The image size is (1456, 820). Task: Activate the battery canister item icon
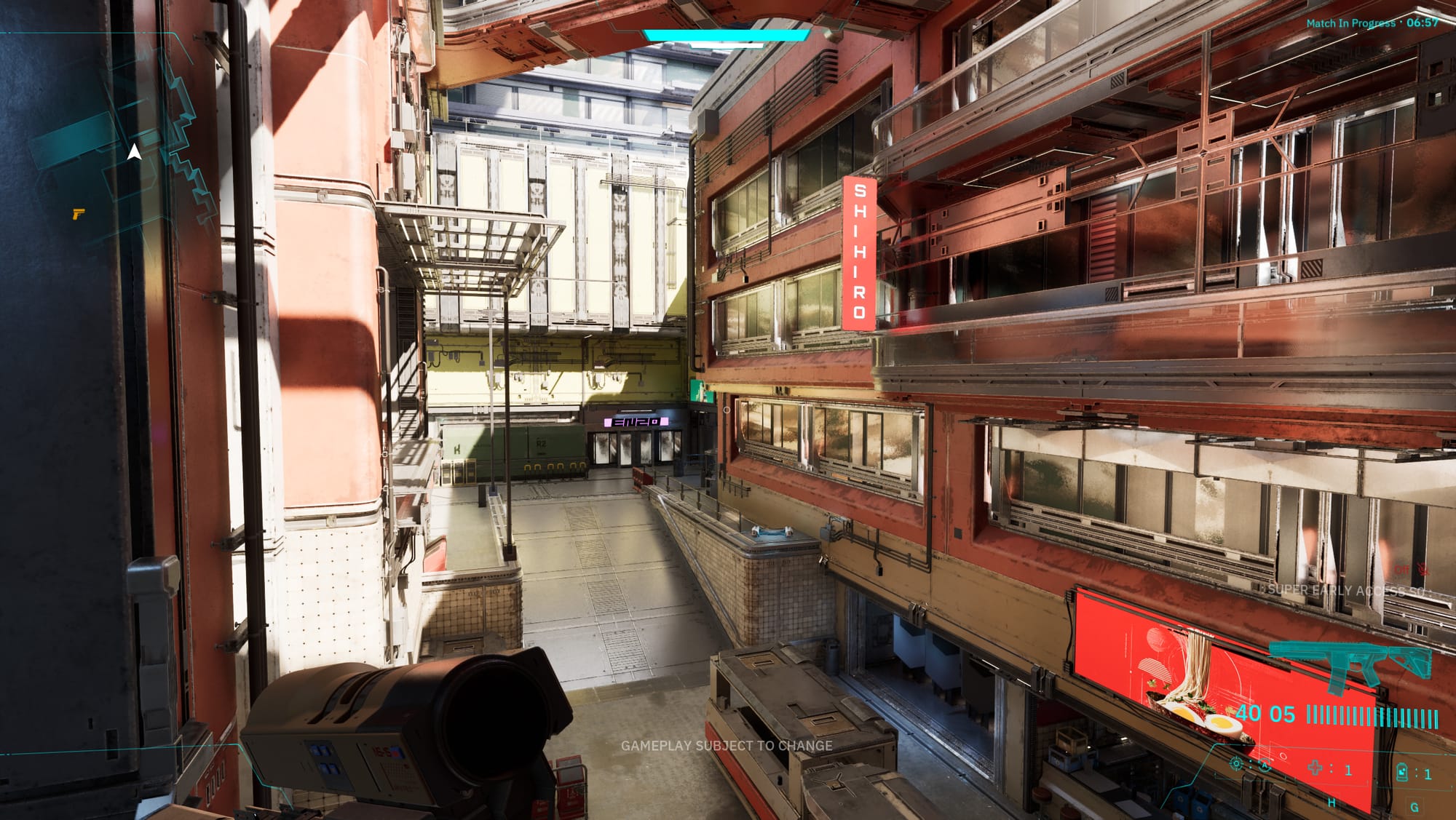coord(1401,772)
